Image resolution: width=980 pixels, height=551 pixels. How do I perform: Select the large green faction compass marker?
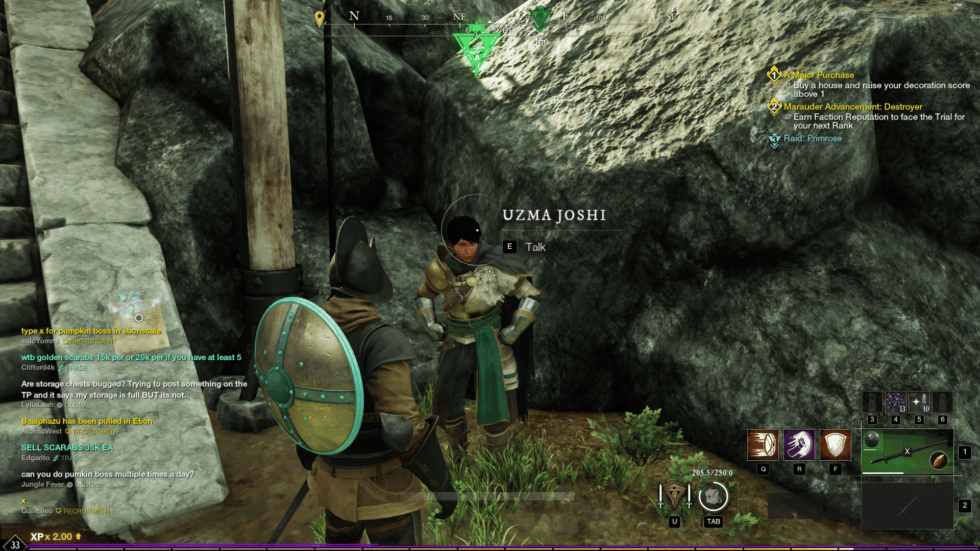pos(476,45)
